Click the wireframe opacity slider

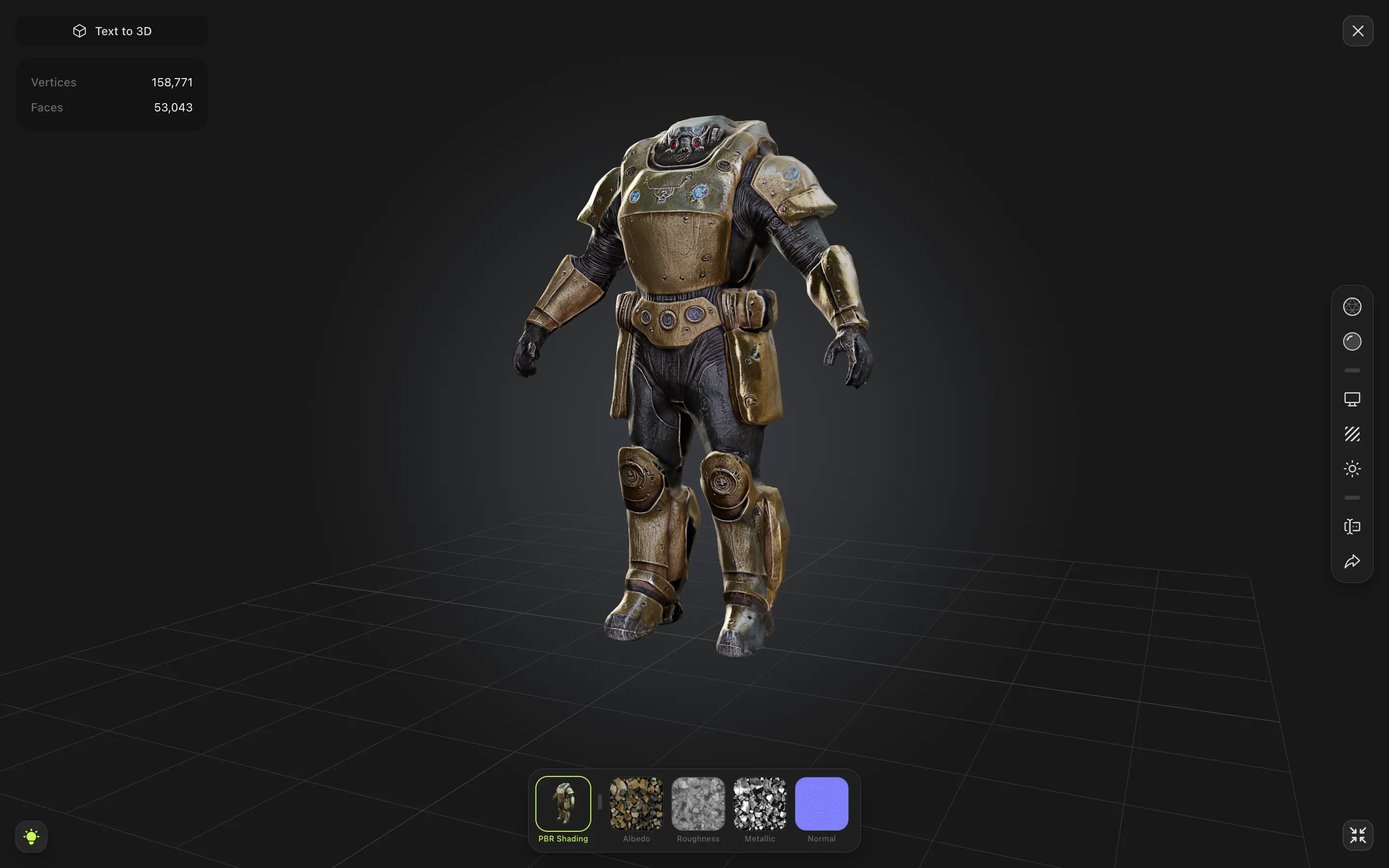tap(1352, 370)
